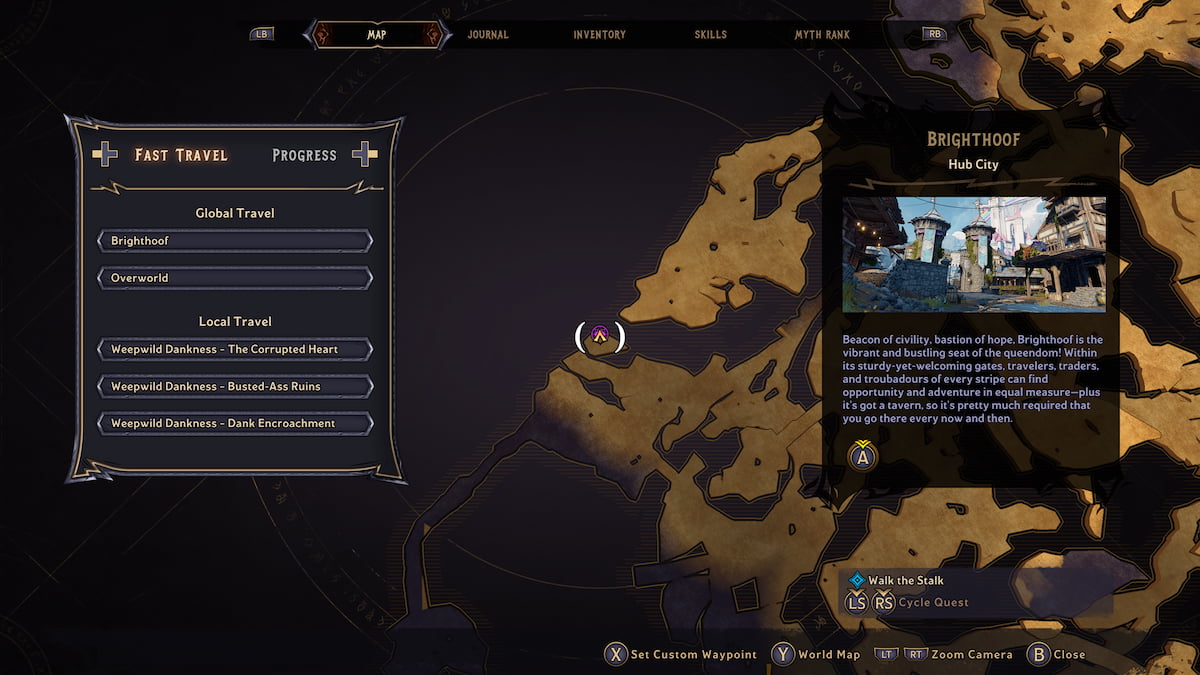Image resolution: width=1200 pixels, height=675 pixels.
Task: Select the Walk the Stalk quest tracker
Action: pos(905,580)
